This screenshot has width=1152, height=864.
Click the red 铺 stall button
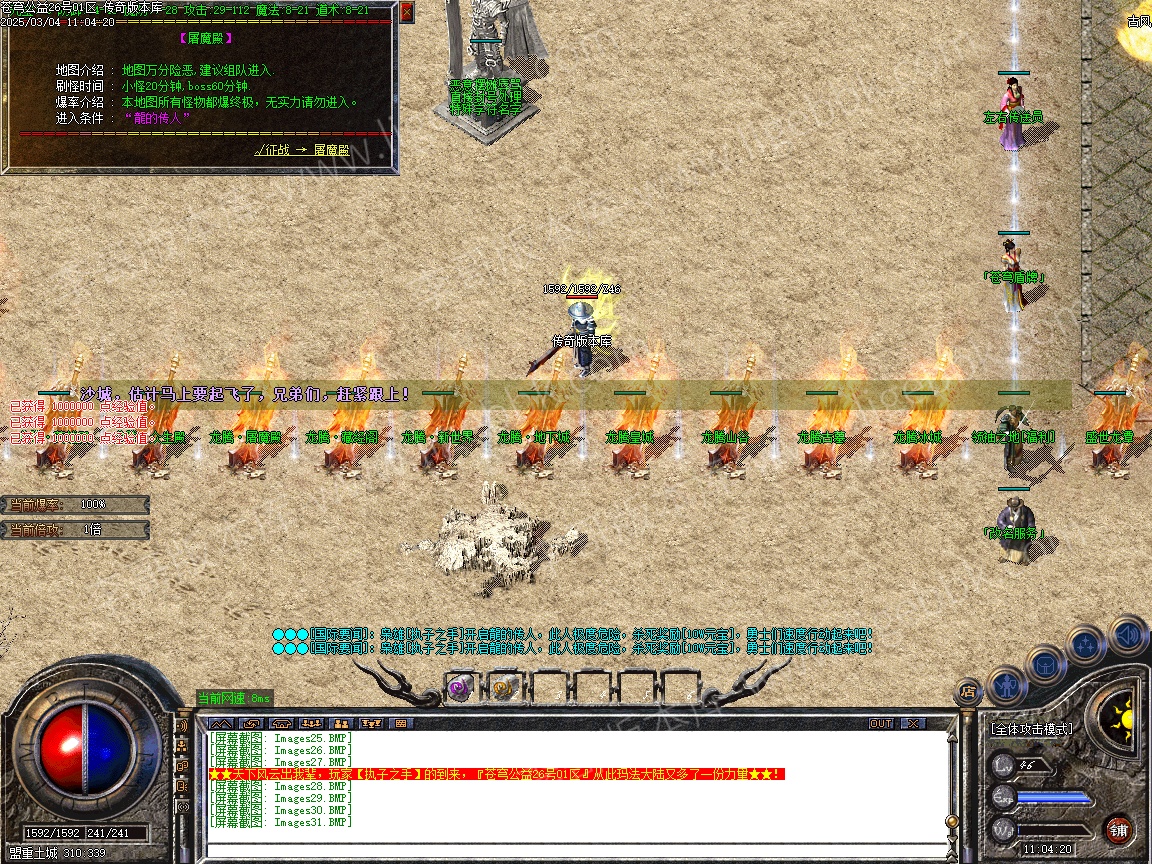1118,830
